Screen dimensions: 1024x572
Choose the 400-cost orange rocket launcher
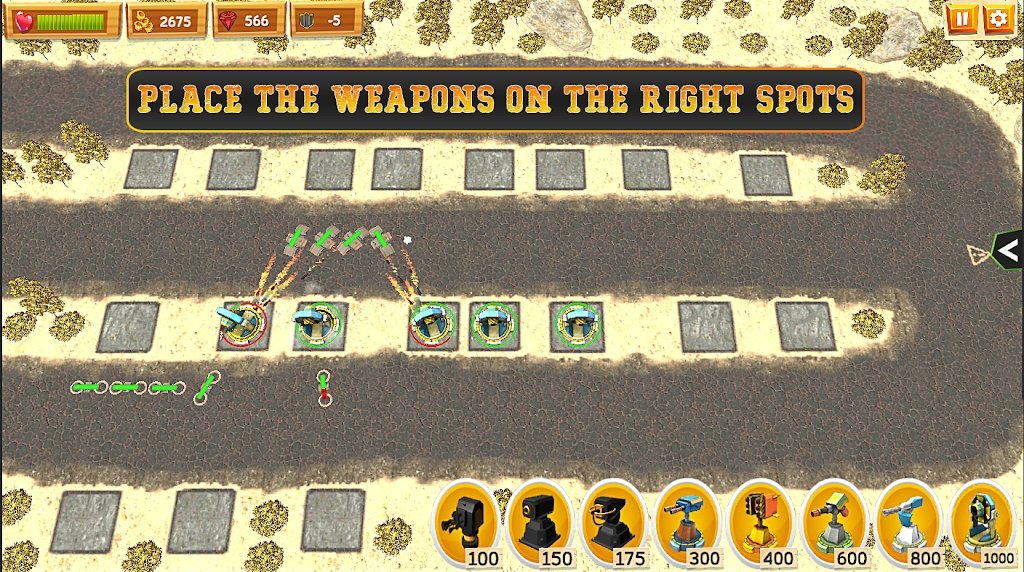pos(762,522)
